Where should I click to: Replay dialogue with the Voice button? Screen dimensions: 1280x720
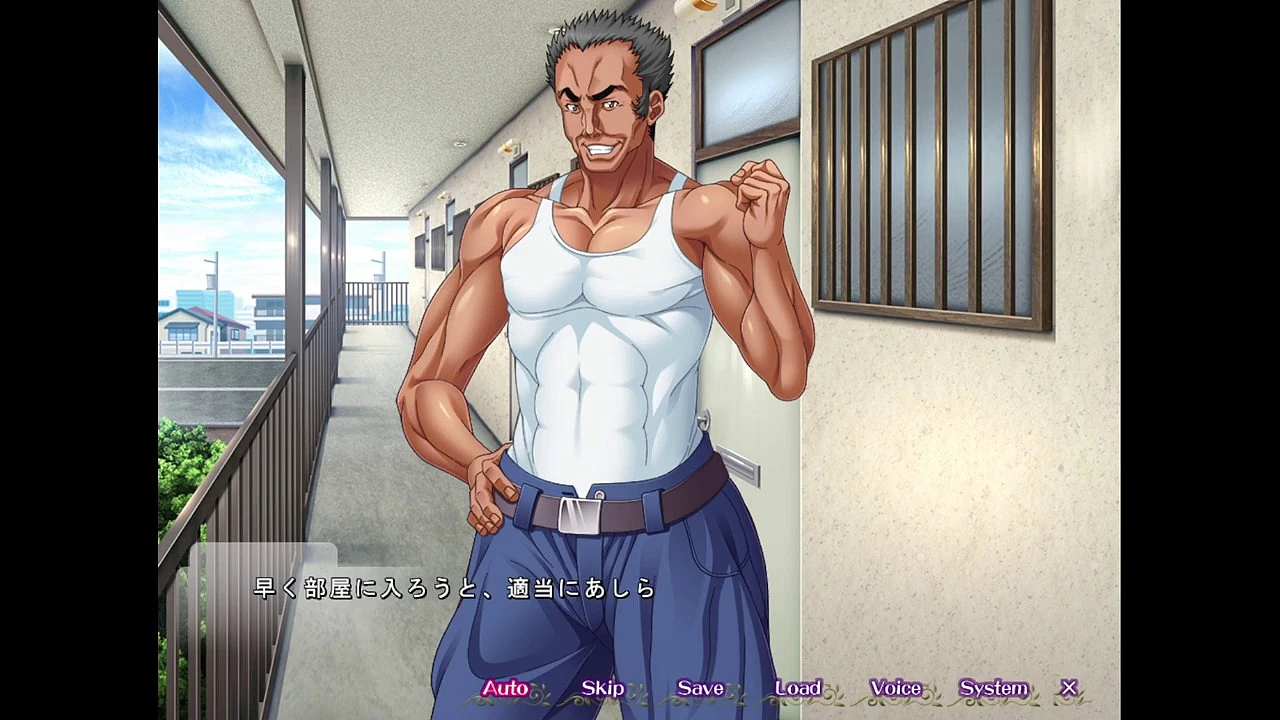(x=895, y=688)
